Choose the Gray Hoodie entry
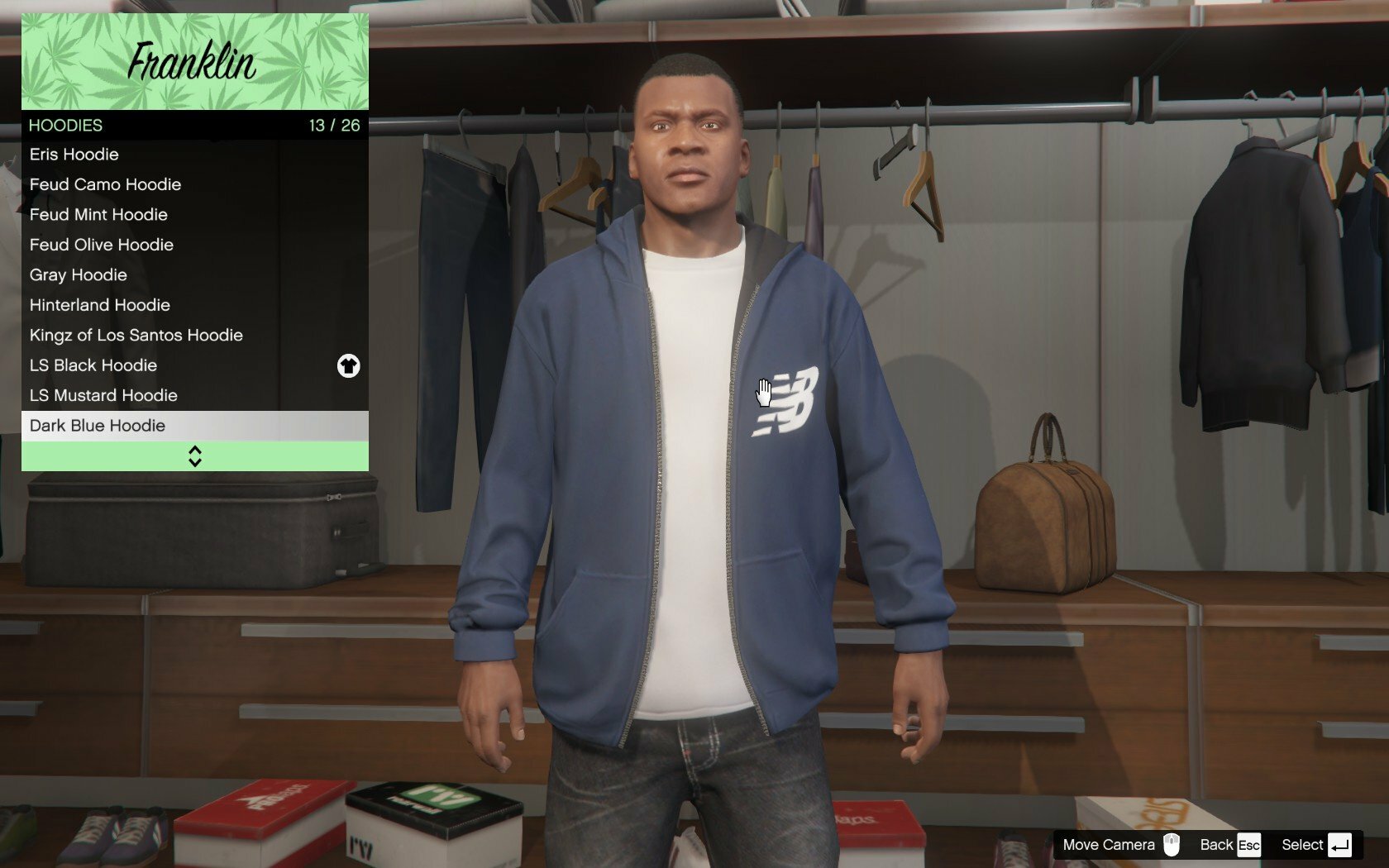1389x868 pixels. pyautogui.click(x=79, y=275)
